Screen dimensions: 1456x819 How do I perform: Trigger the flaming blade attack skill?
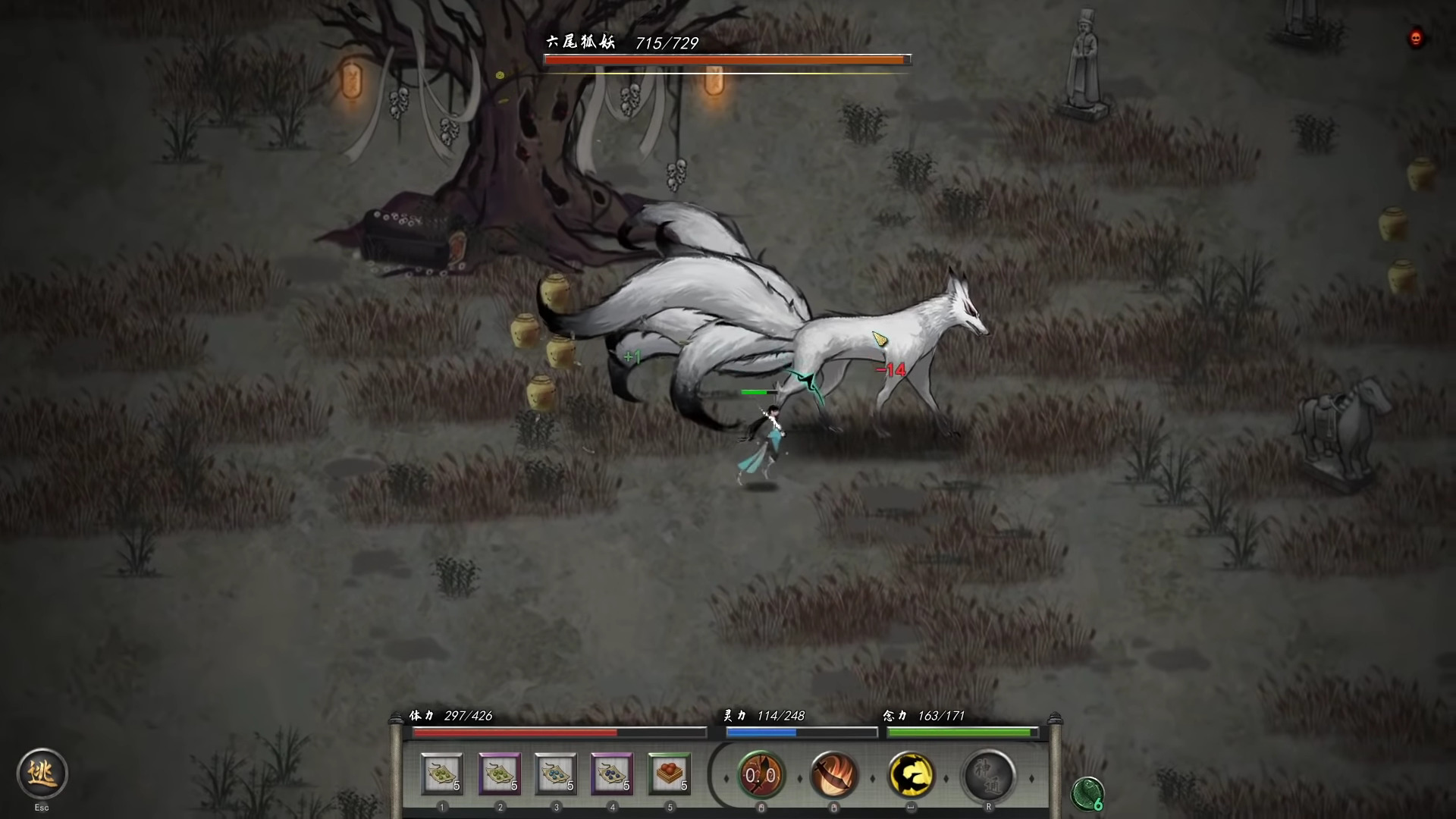coord(834,775)
